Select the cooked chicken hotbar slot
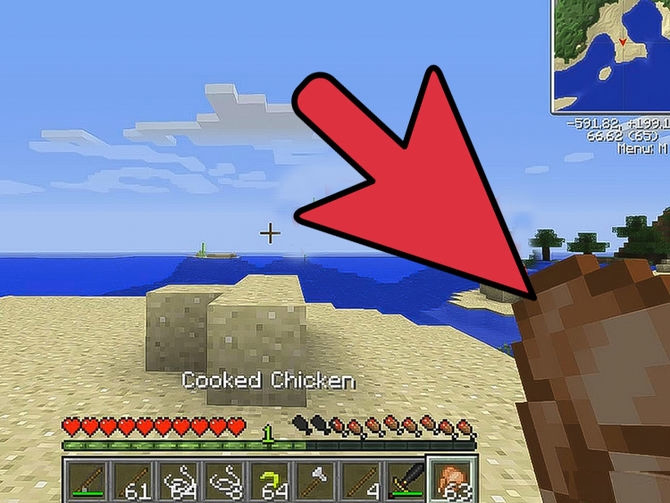Screen dimensions: 670x503 coord(452,481)
